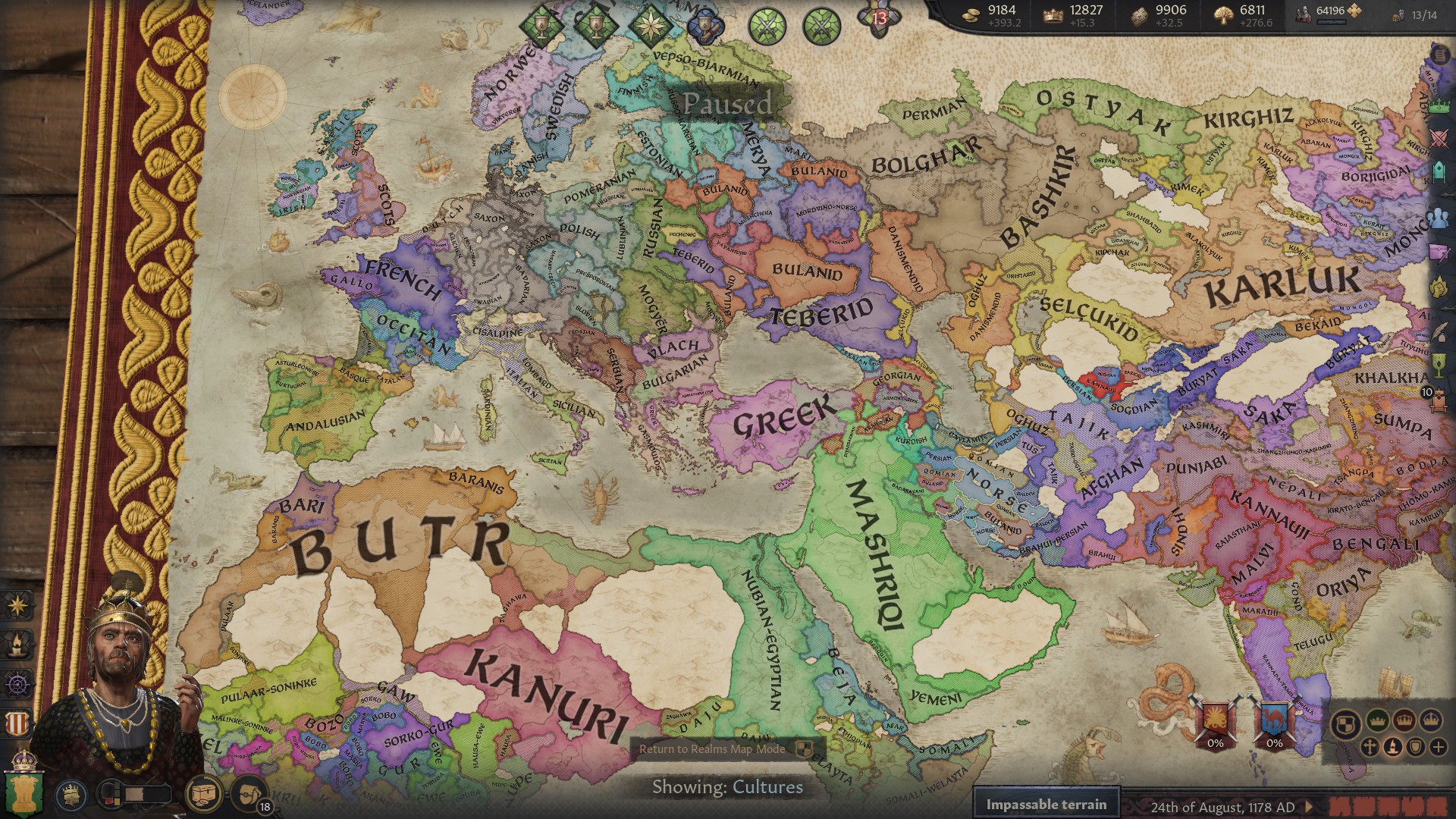Click the Return to Realms Map Mode button
The width and height of the screenshot is (1456, 819).
point(713,751)
